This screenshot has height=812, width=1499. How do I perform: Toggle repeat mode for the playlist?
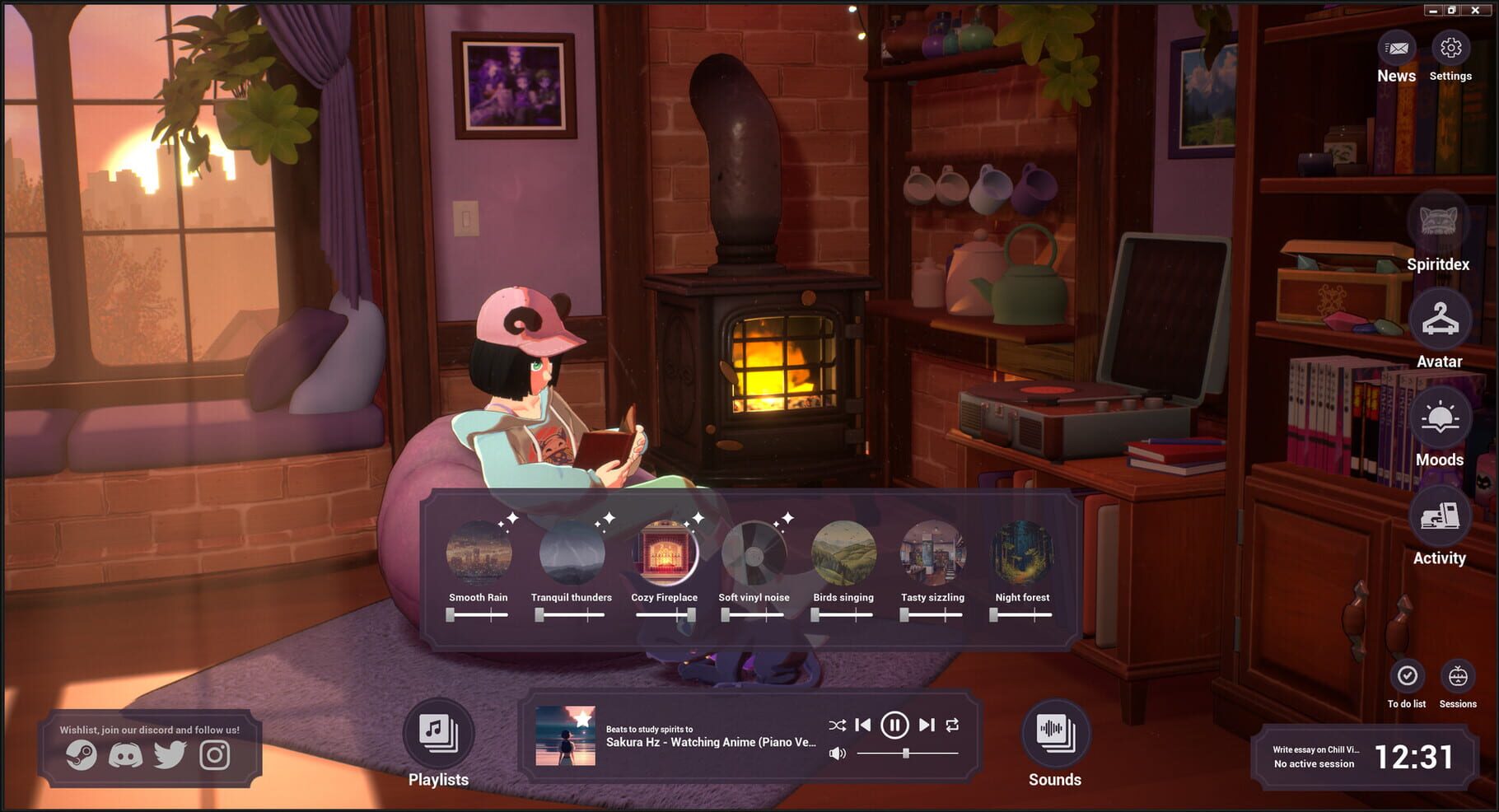pyautogui.click(x=951, y=726)
